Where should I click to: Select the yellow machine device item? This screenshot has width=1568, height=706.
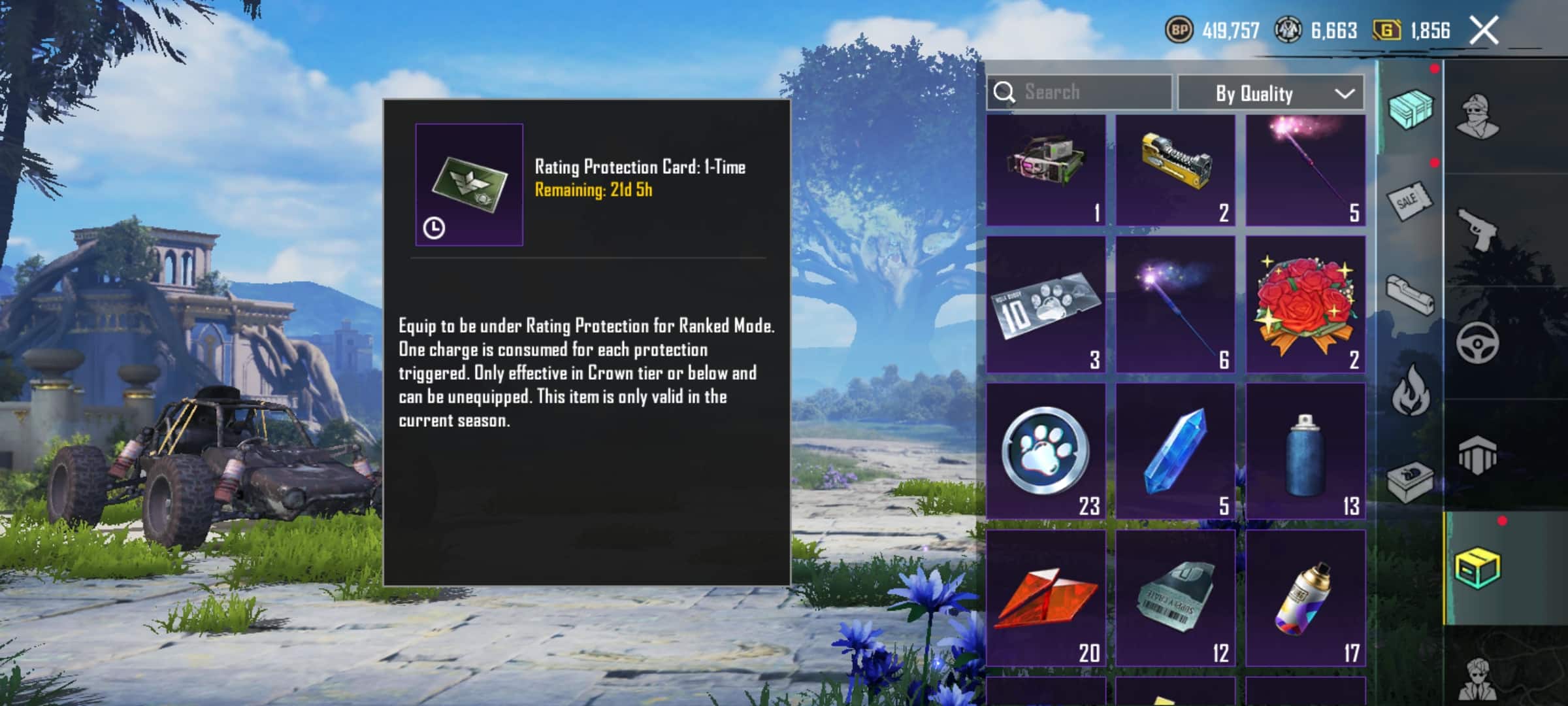tap(1175, 170)
